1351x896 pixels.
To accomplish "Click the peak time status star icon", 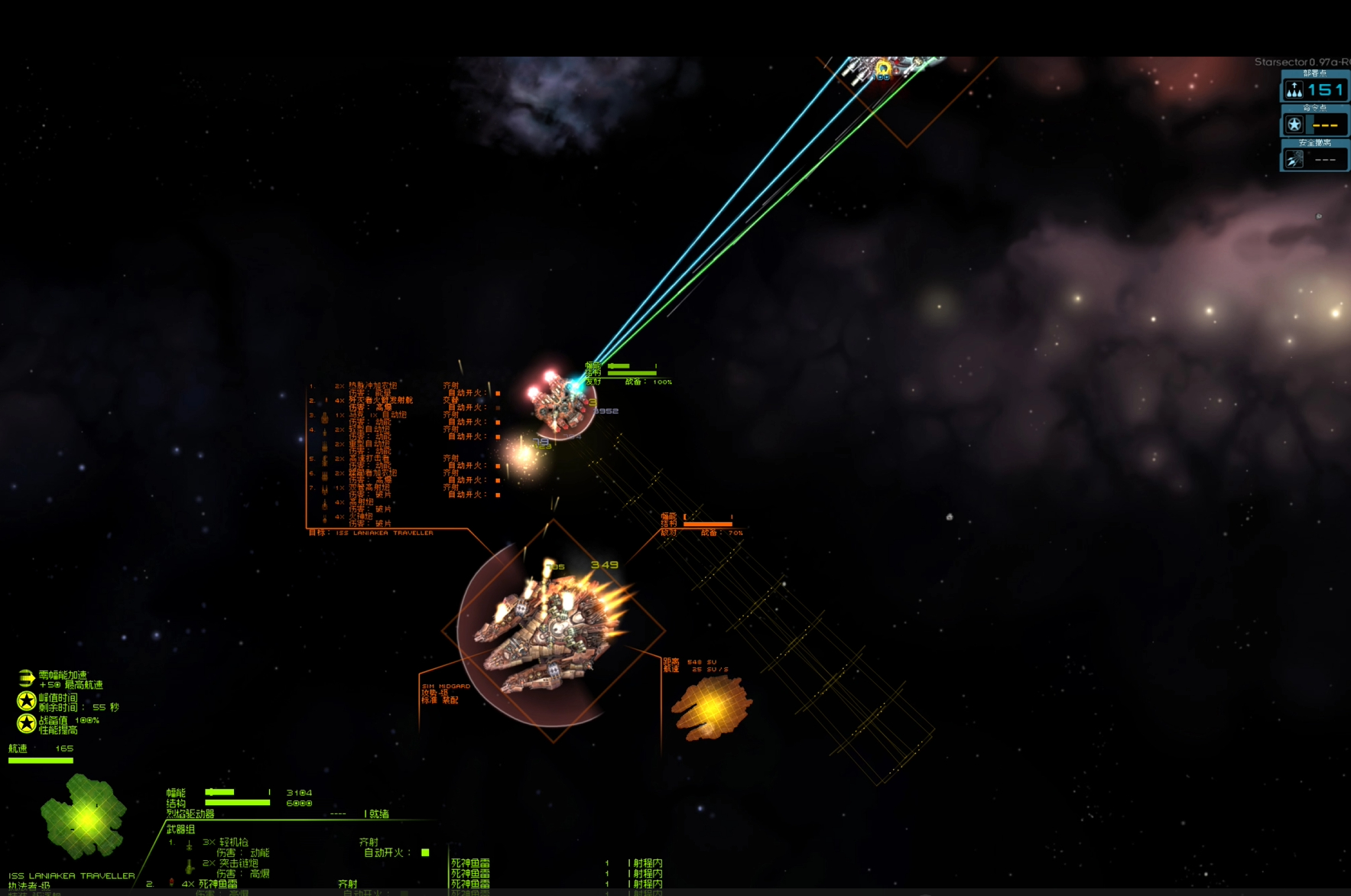I will (x=26, y=701).
